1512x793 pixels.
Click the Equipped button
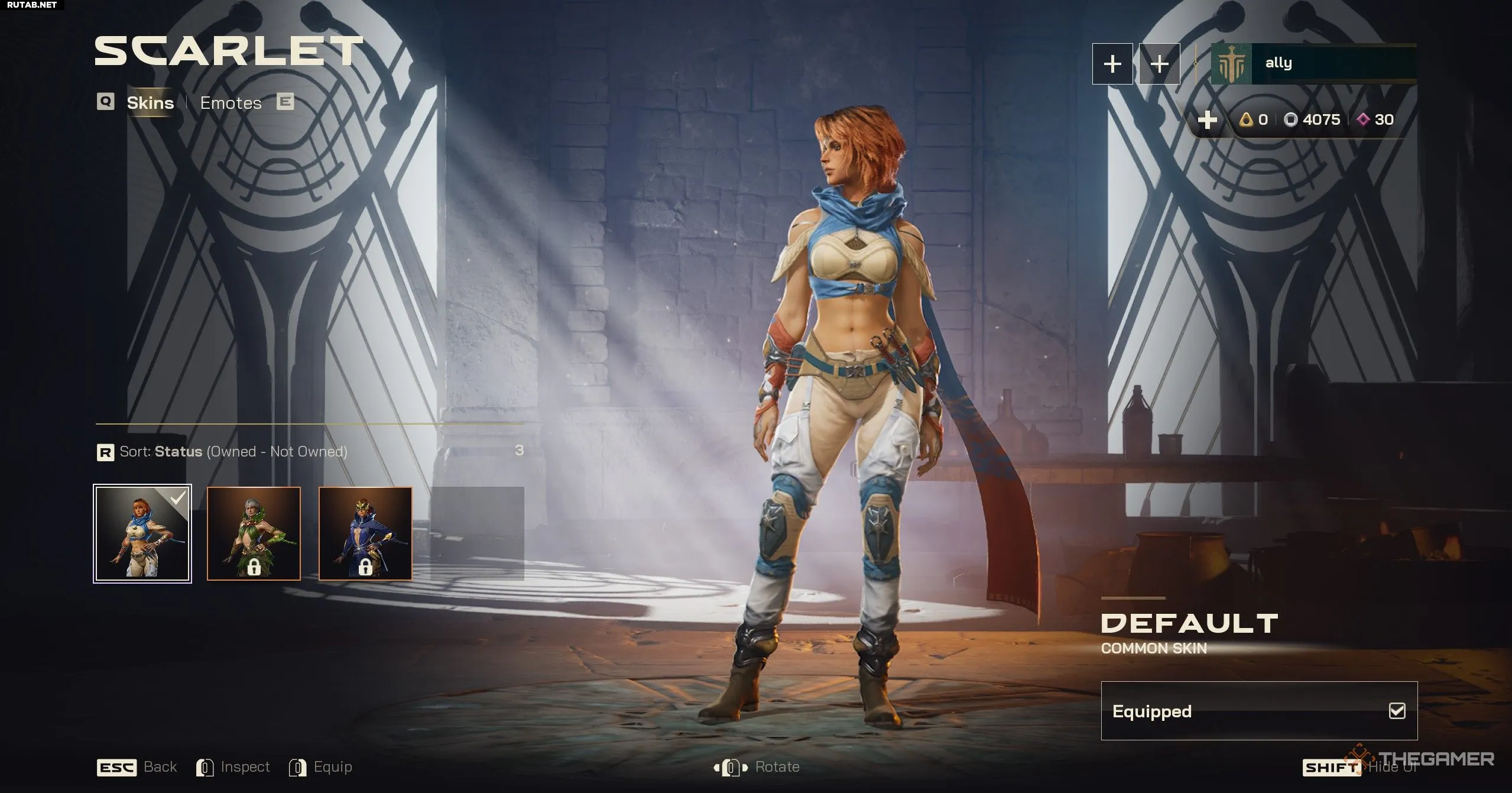(1258, 711)
